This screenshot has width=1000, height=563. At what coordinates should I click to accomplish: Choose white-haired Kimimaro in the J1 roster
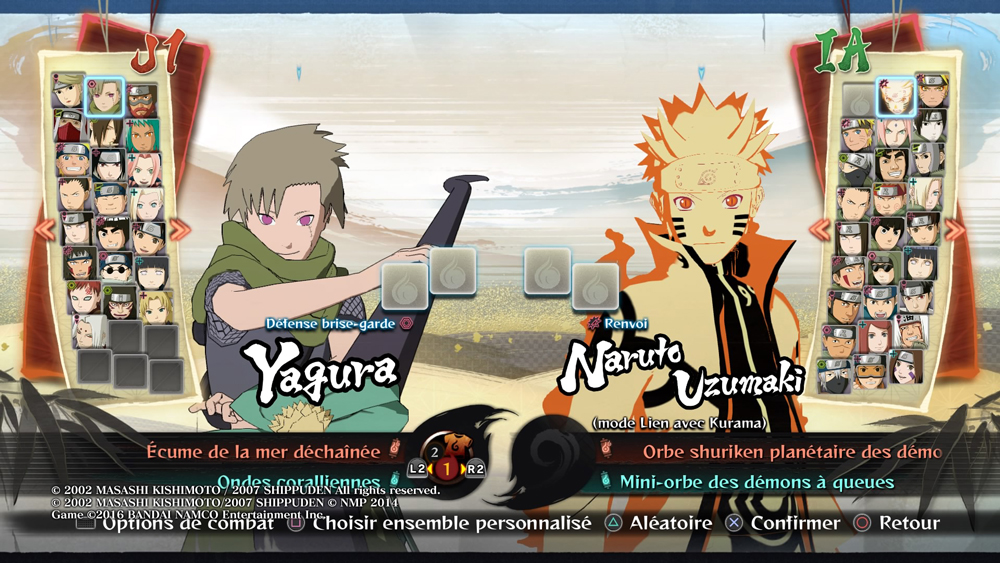[x=90, y=332]
